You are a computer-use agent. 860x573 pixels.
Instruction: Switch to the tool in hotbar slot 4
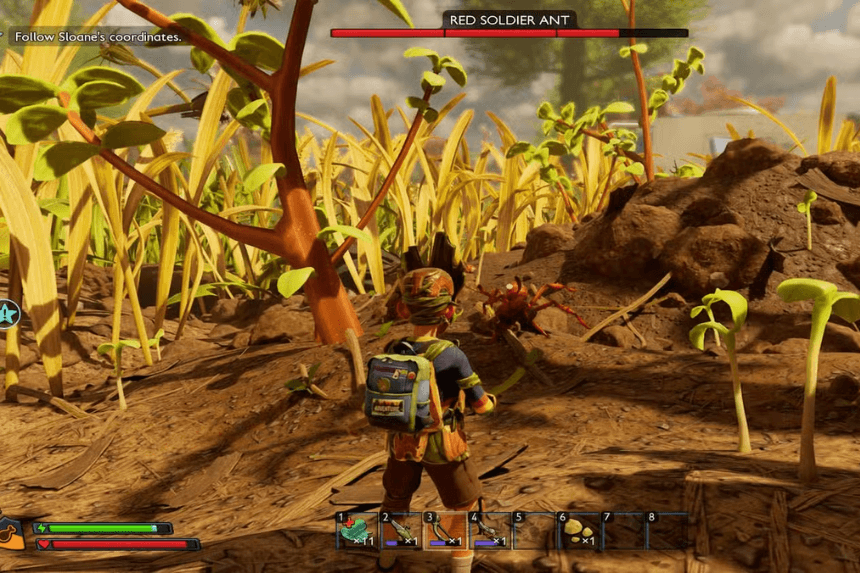(488, 531)
